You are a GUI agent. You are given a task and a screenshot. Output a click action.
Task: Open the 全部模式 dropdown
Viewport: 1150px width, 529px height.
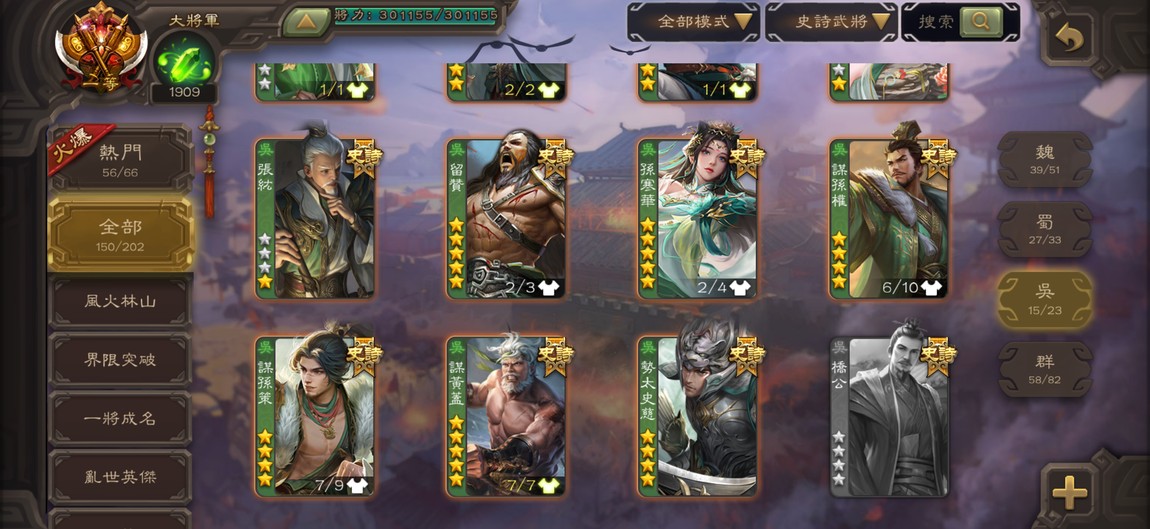tap(692, 21)
